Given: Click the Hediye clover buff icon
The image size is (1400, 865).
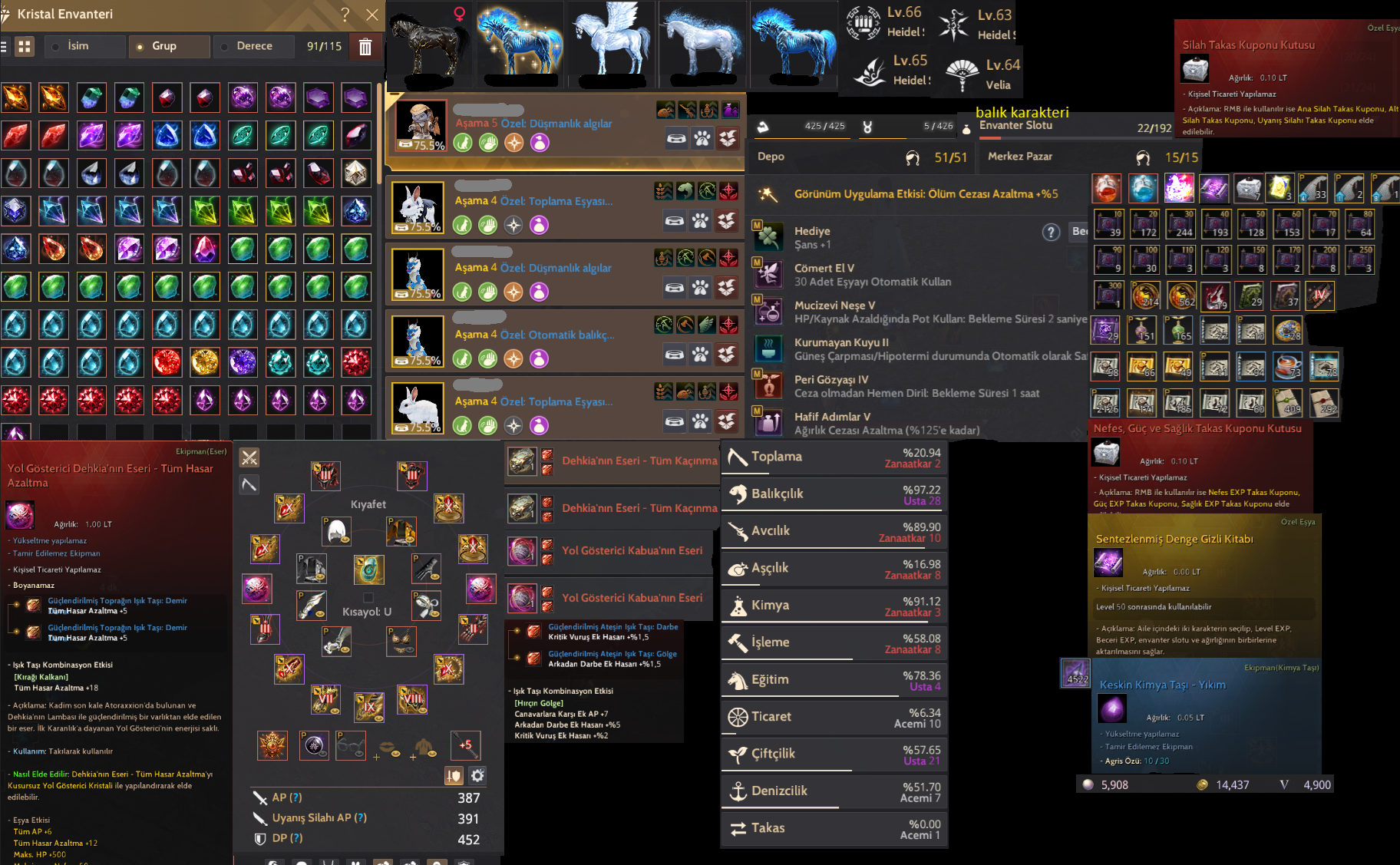Looking at the screenshot, I should (x=769, y=236).
